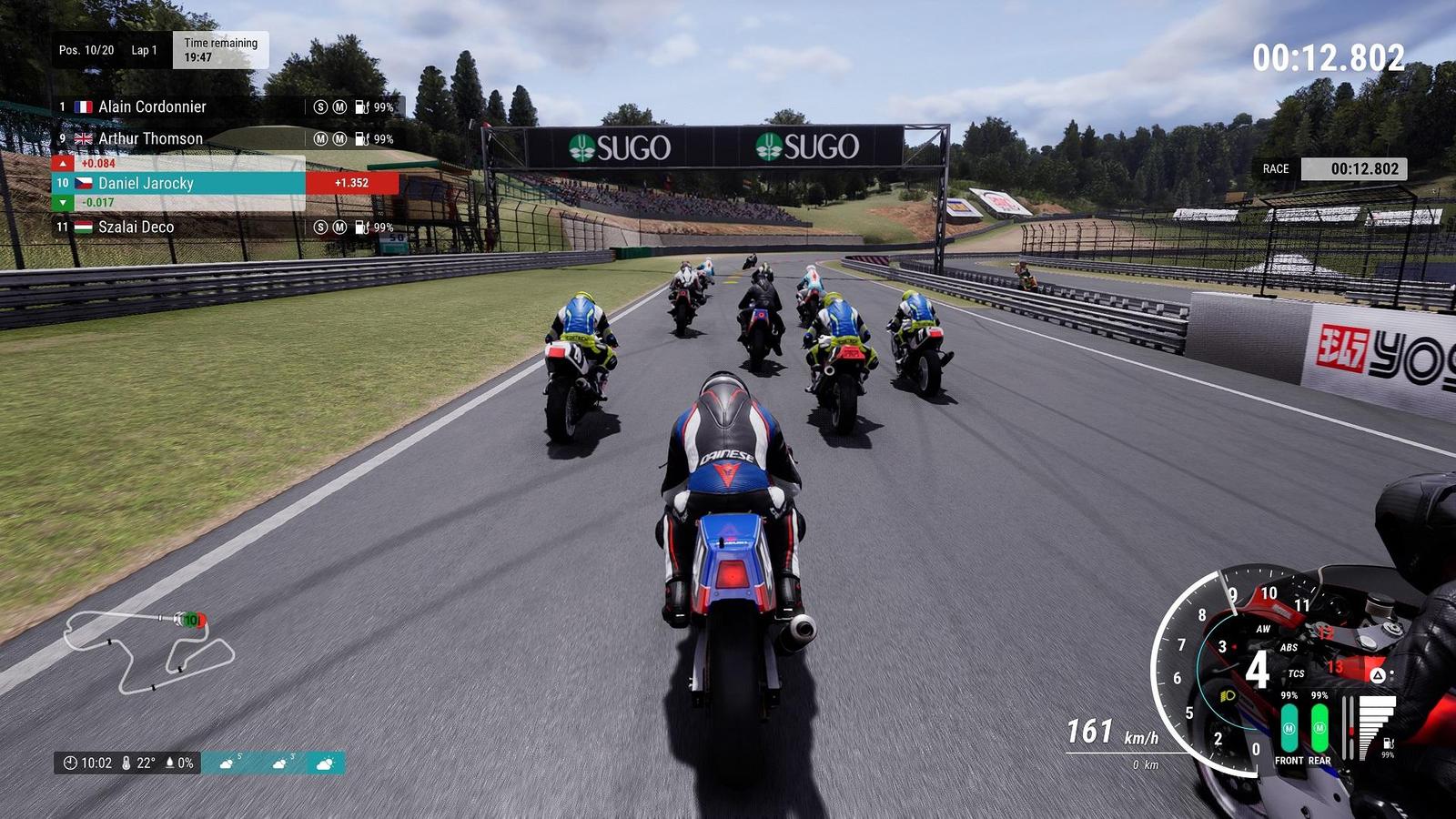Click the ABS indicator on the dash
The width and height of the screenshot is (1456, 819).
(1289, 648)
